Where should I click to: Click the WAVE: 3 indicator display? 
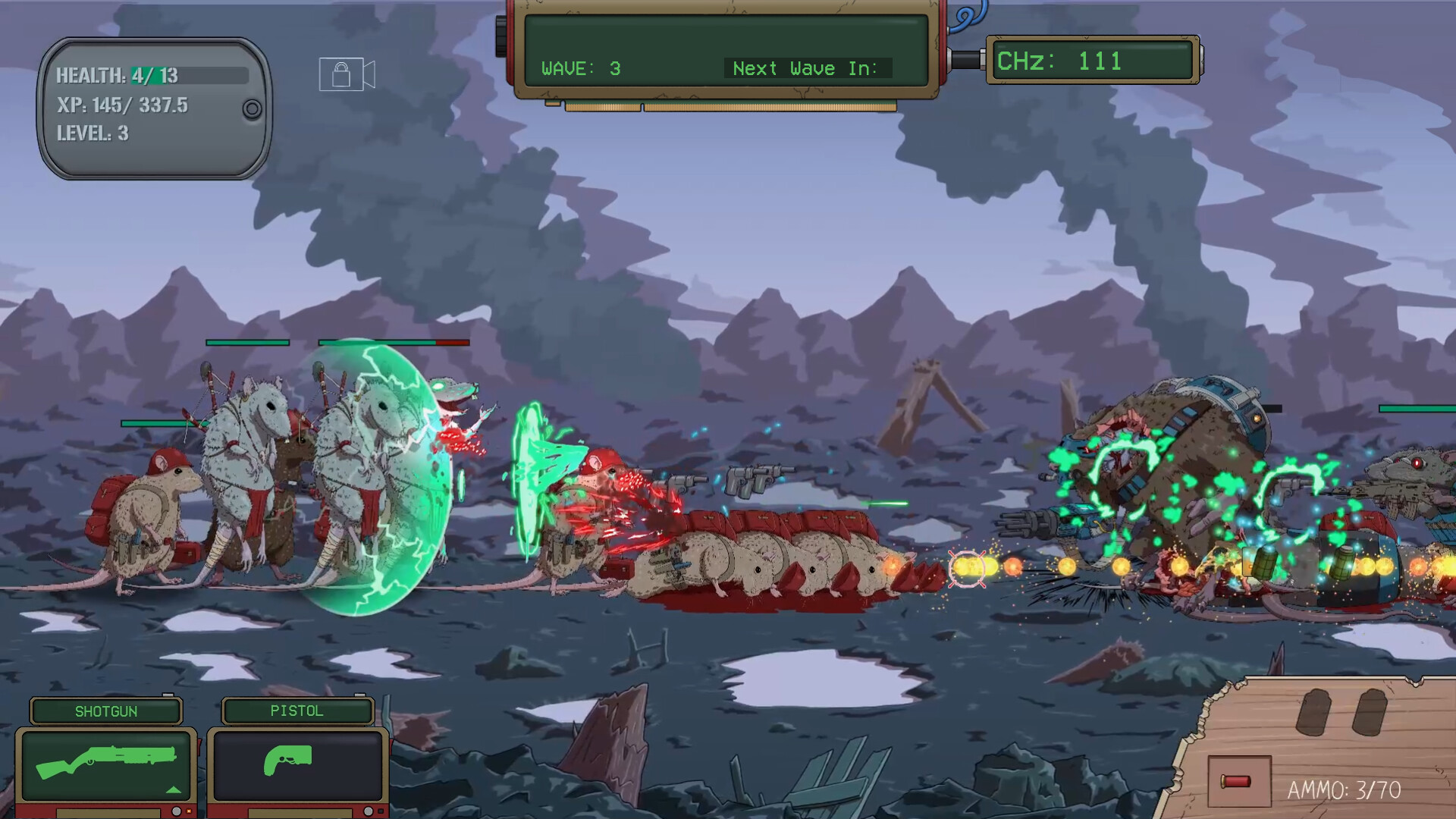(580, 68)
